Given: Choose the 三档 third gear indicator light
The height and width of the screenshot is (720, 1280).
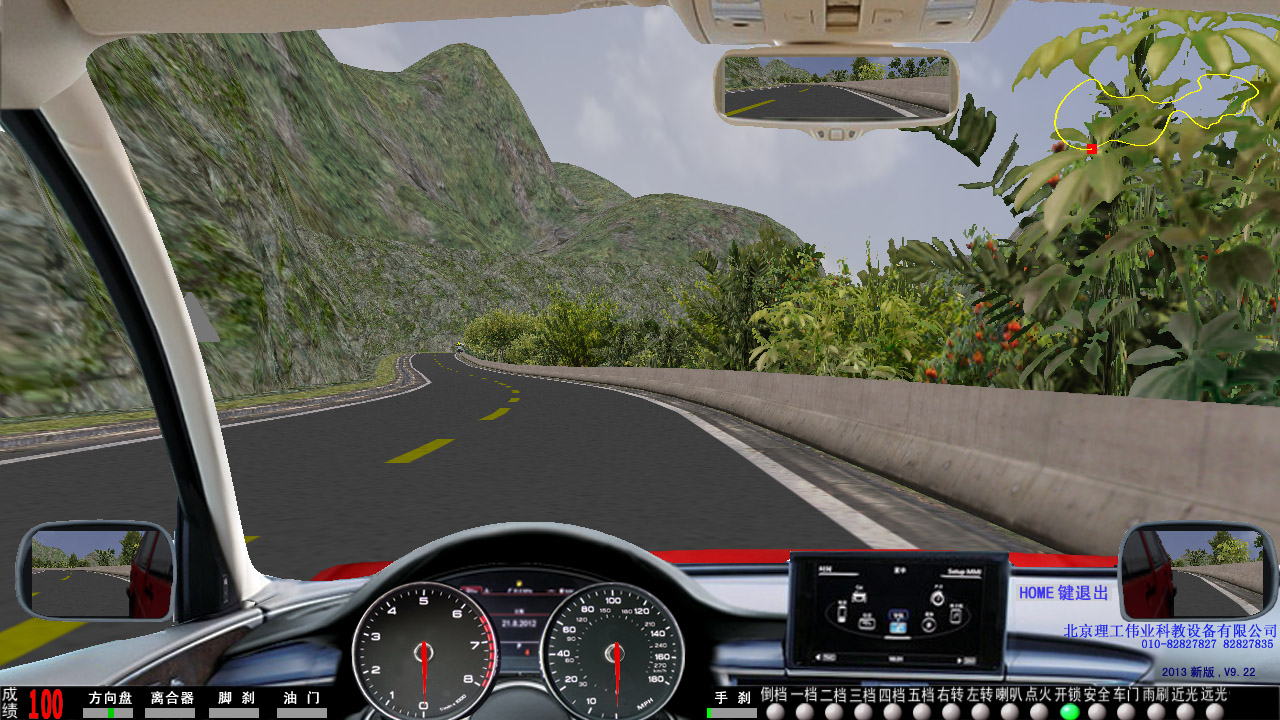Looking at the screenshot, I should [863, 712].
